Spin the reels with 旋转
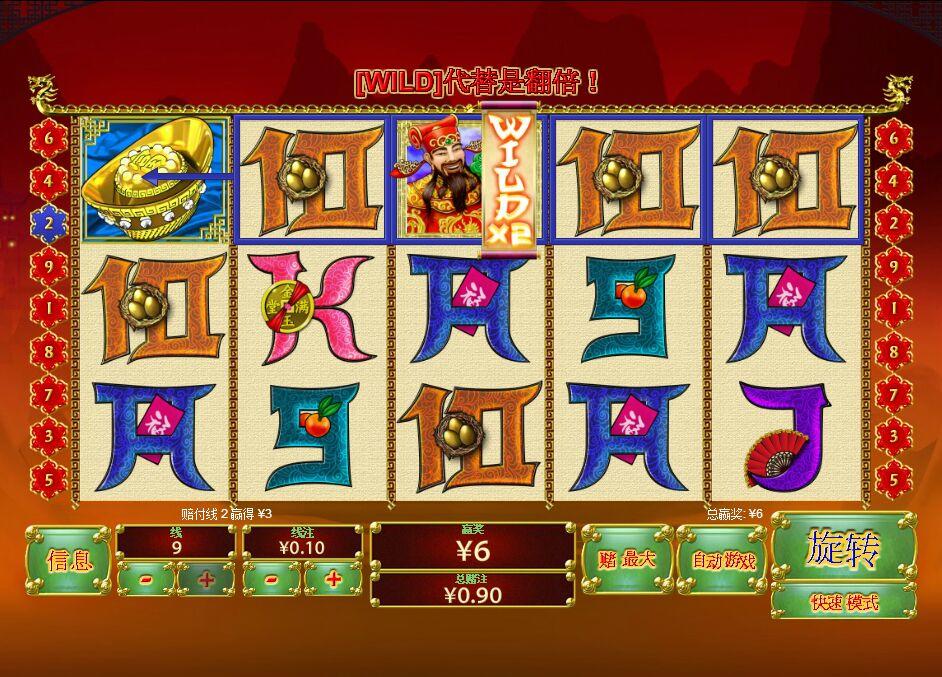Image resolution: width=942 pixels, height=677 pixels. [x=843, y=548]
